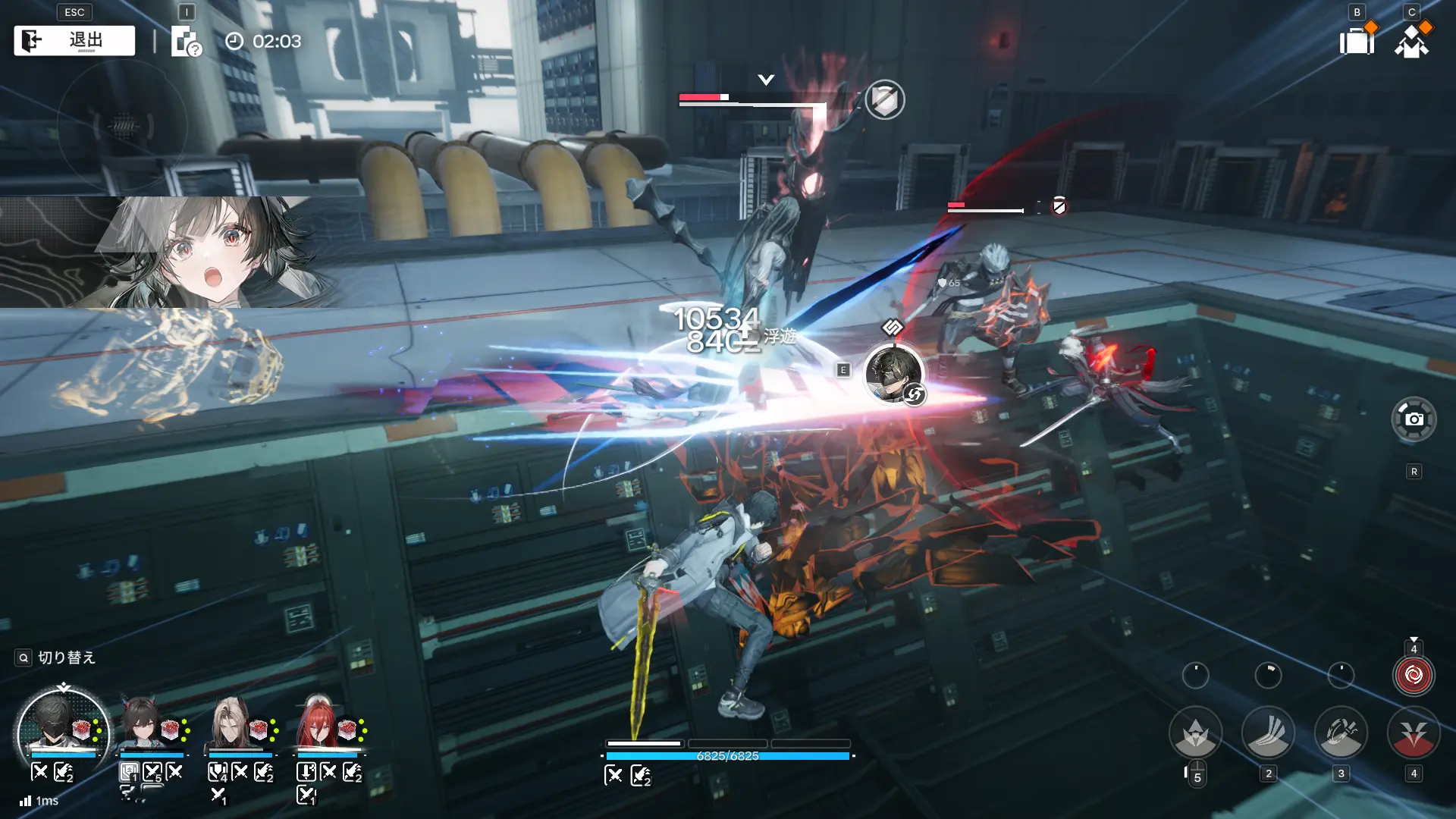Click the 退出 exit button

pyautogui.click(x=74, y=41)
